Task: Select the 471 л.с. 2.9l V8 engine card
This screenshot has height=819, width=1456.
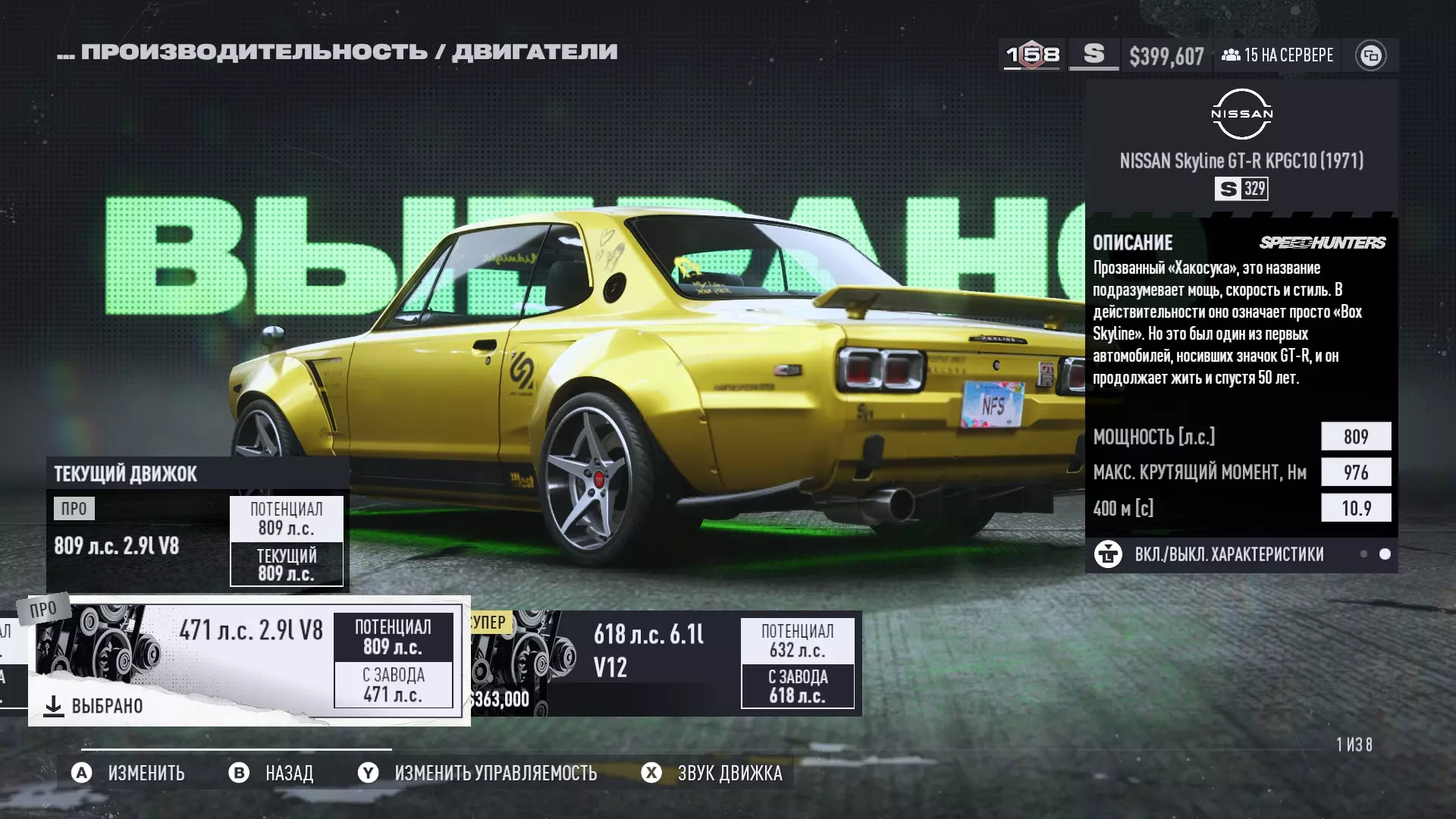Action: pos(249,660)
